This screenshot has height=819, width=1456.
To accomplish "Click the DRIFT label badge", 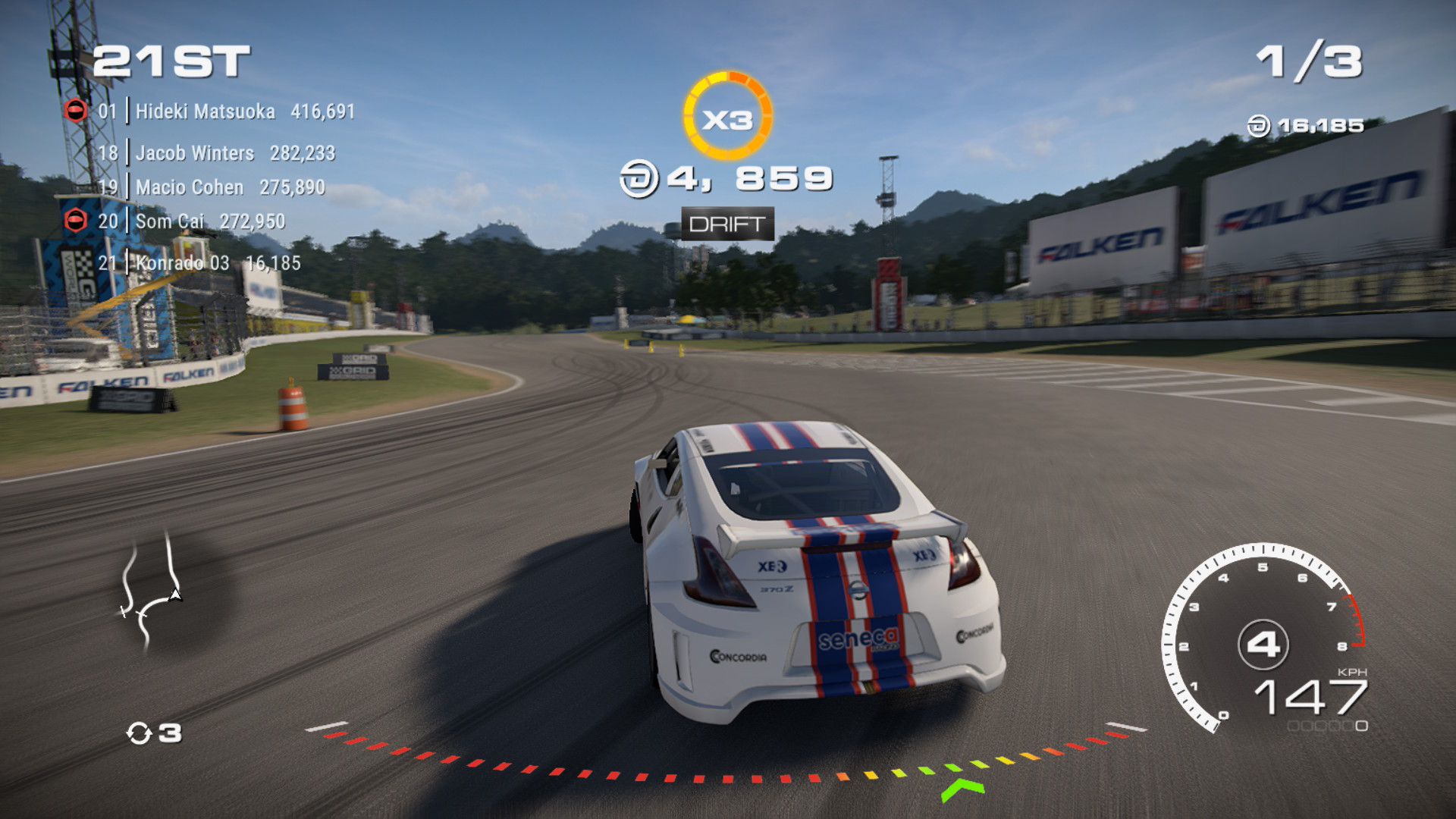I will (727, 224).
